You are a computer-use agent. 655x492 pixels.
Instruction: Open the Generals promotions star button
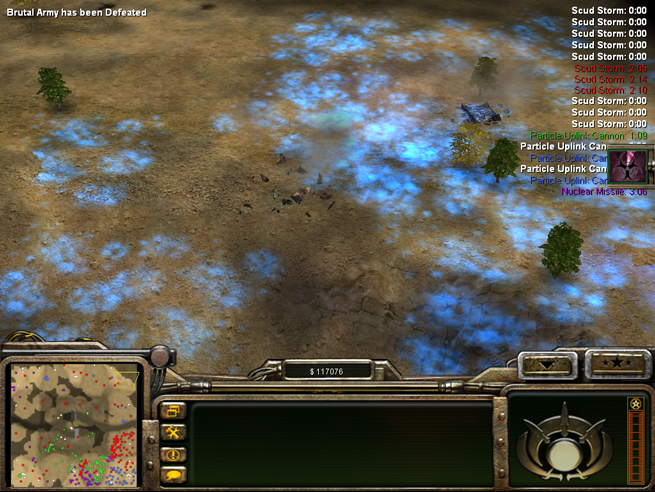click(614, 364)
